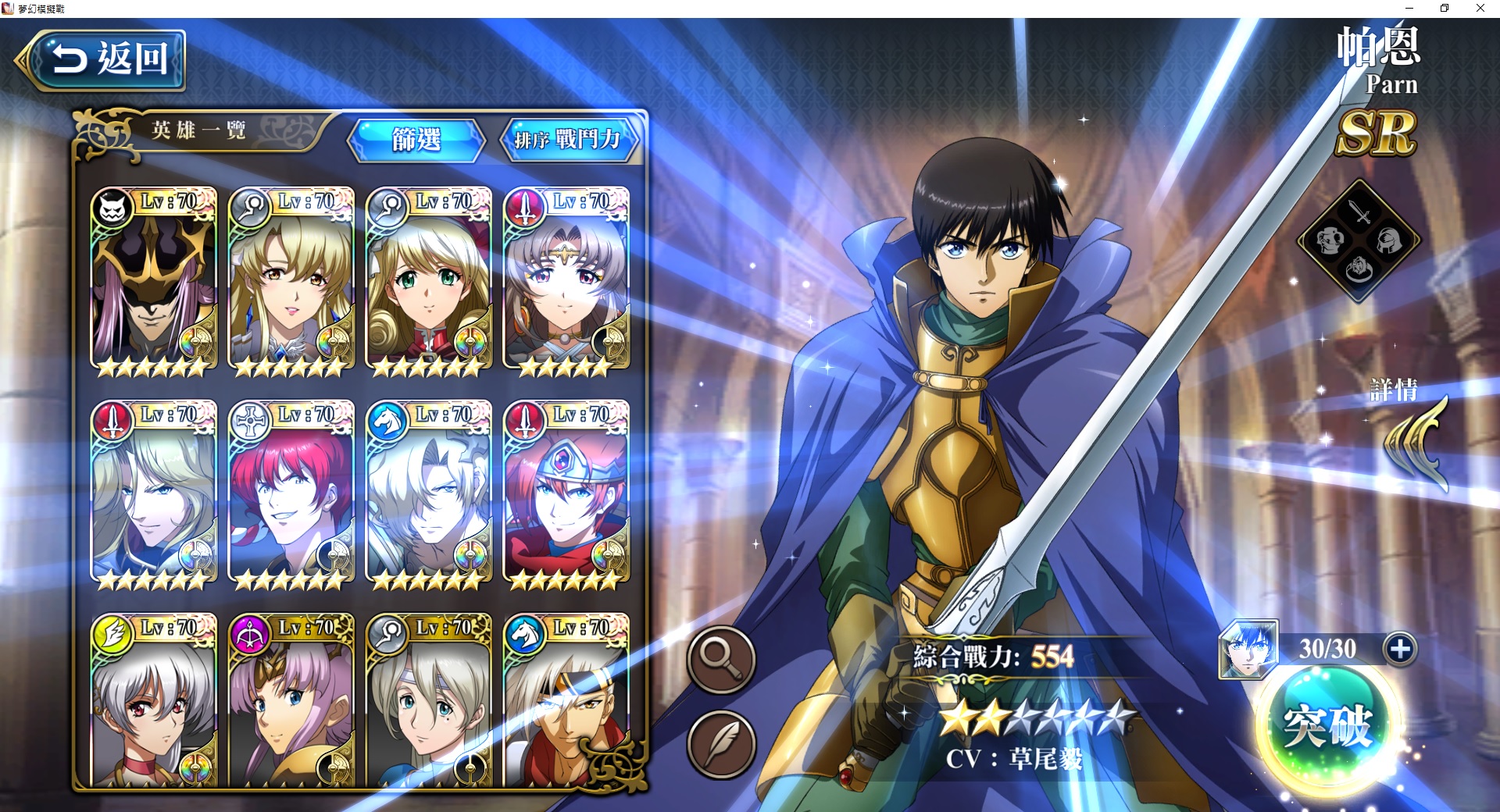The height and width of the screenshot is (812, 1500).
Task: Close the game window
Action: [x=1480, y=9]
